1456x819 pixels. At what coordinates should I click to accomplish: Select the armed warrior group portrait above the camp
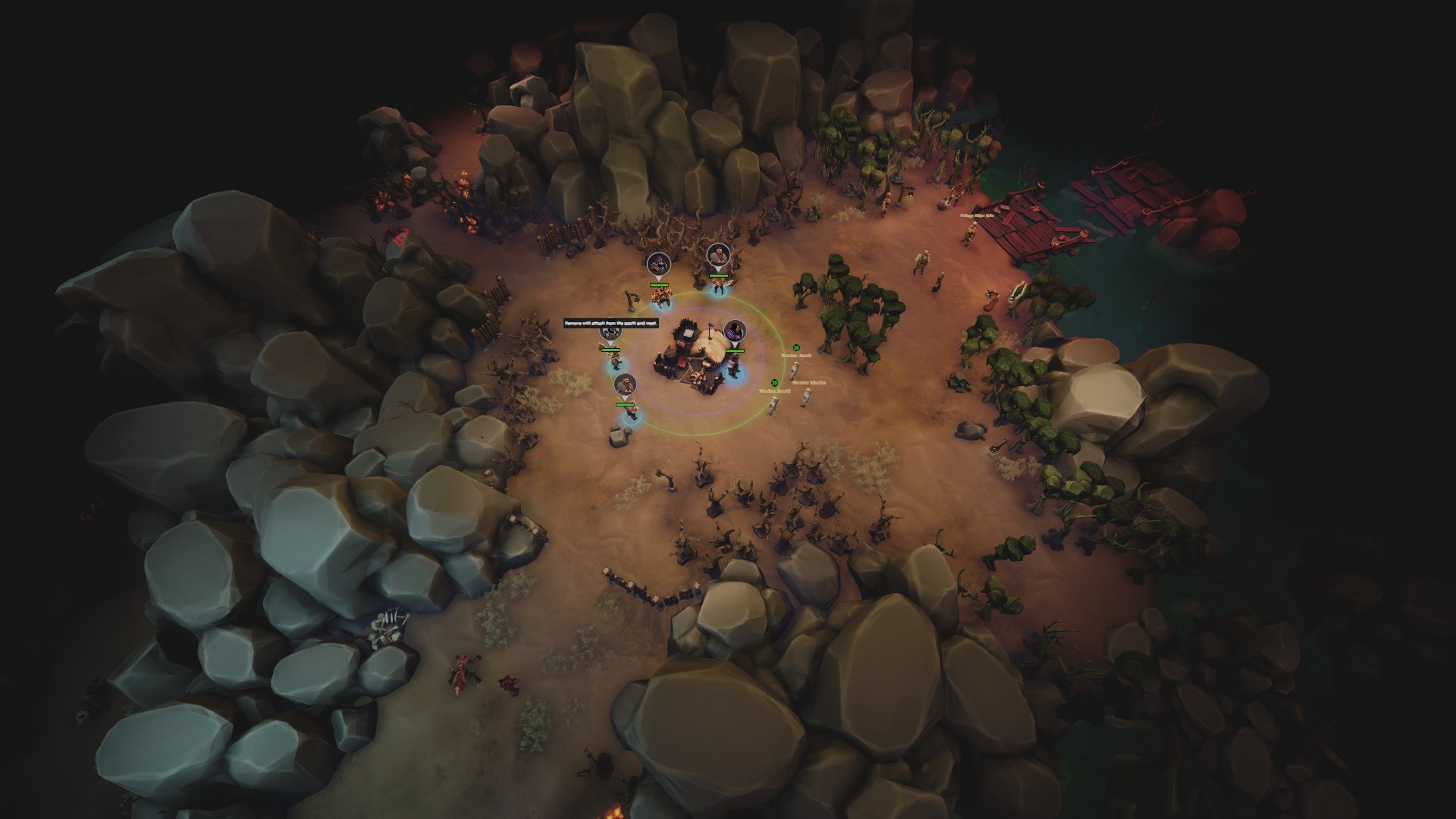[x=659, y=265]
